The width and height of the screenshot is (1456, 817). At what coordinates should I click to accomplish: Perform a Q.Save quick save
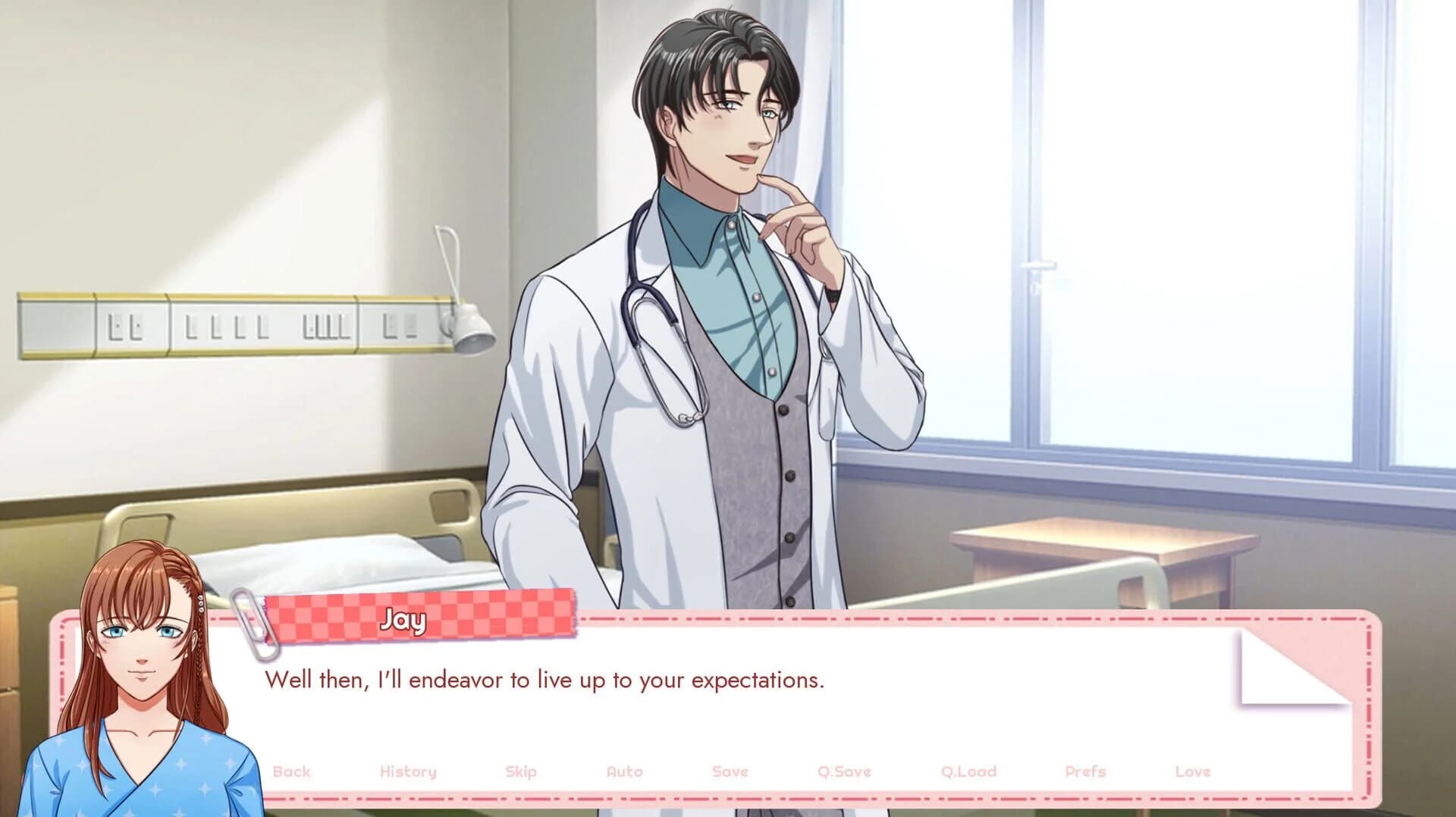845,771
